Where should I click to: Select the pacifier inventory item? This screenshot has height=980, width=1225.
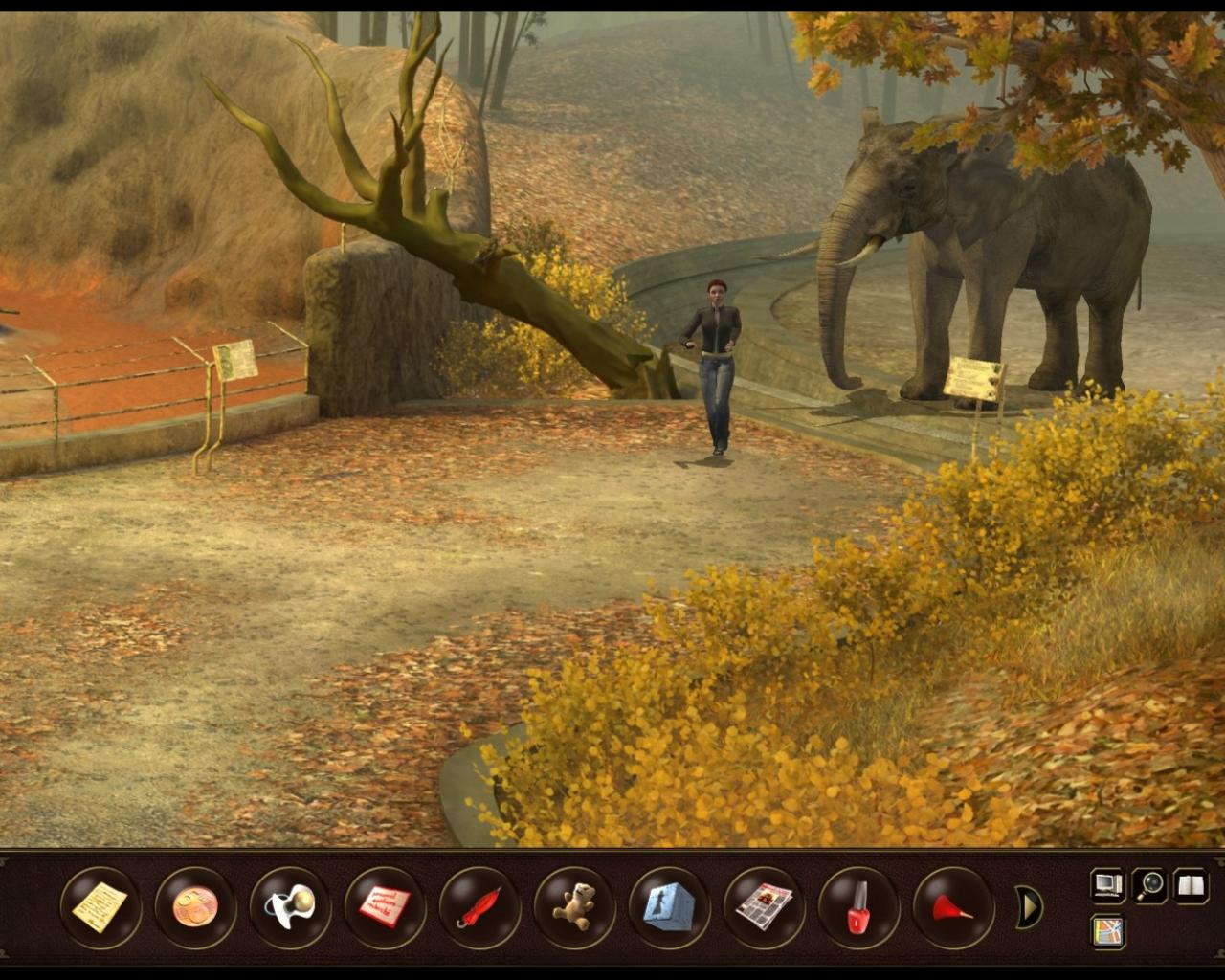pyautogui.click(x=288, y=904)
